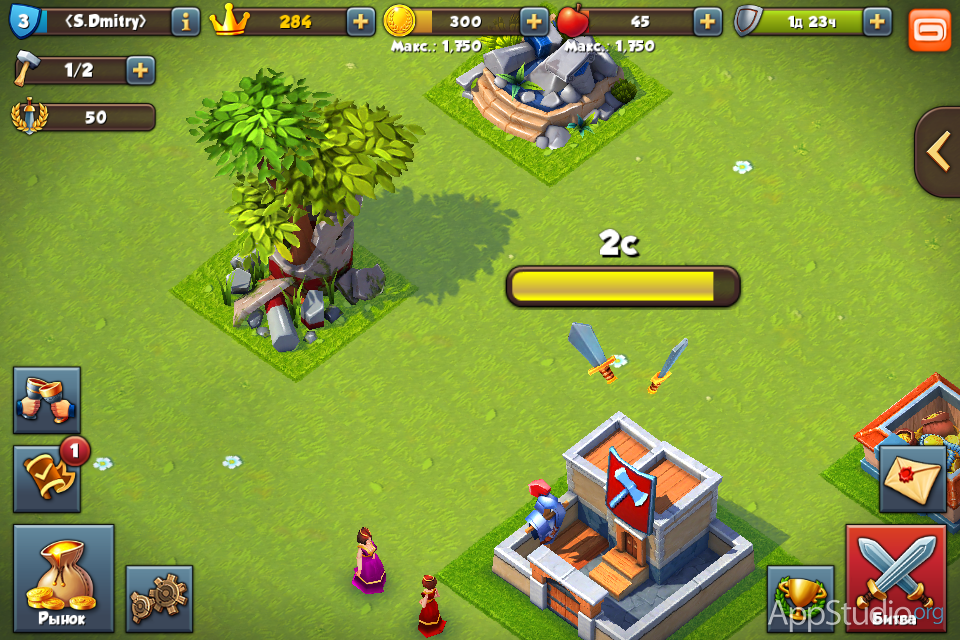
Task: Add another builder with hammer plus button
Action: tap(140, 70)
